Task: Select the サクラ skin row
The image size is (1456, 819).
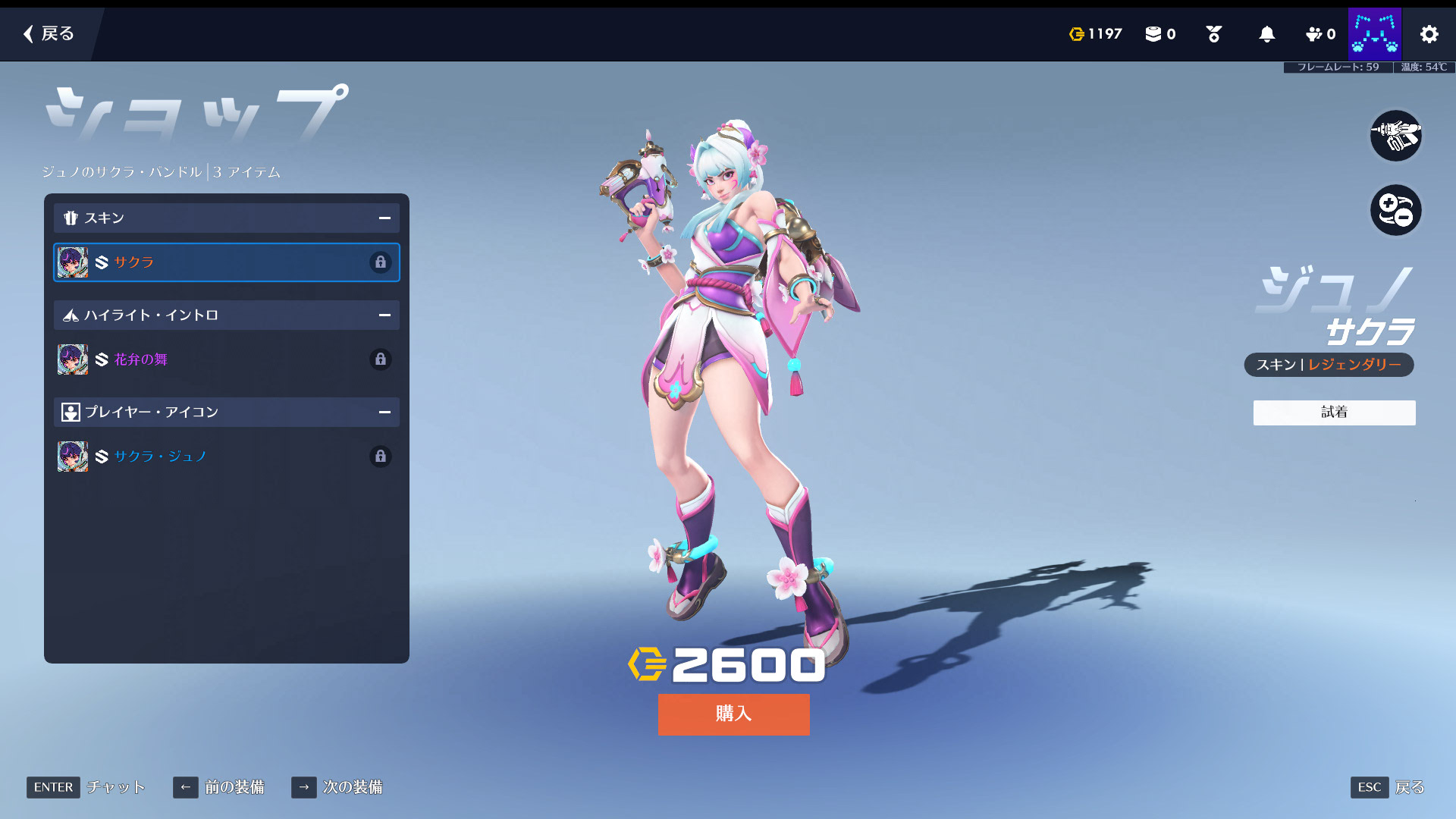Action: (226, 262)
